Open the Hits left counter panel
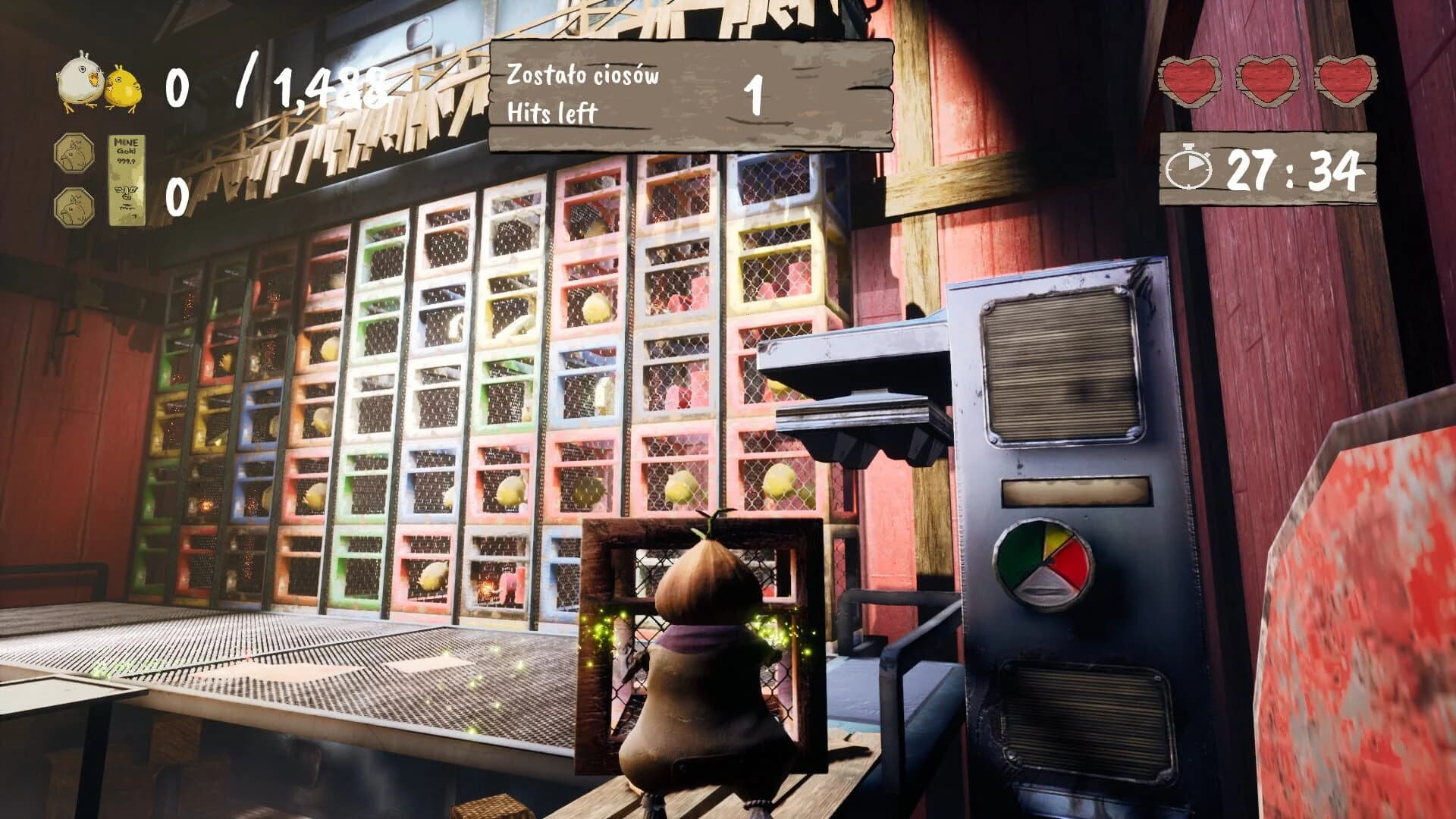The image size is (1456, 819). tap(690, 91)
